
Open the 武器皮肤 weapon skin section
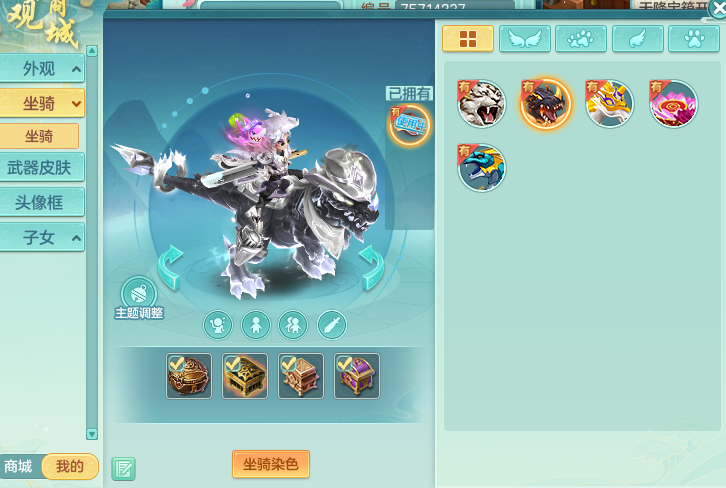42,168
